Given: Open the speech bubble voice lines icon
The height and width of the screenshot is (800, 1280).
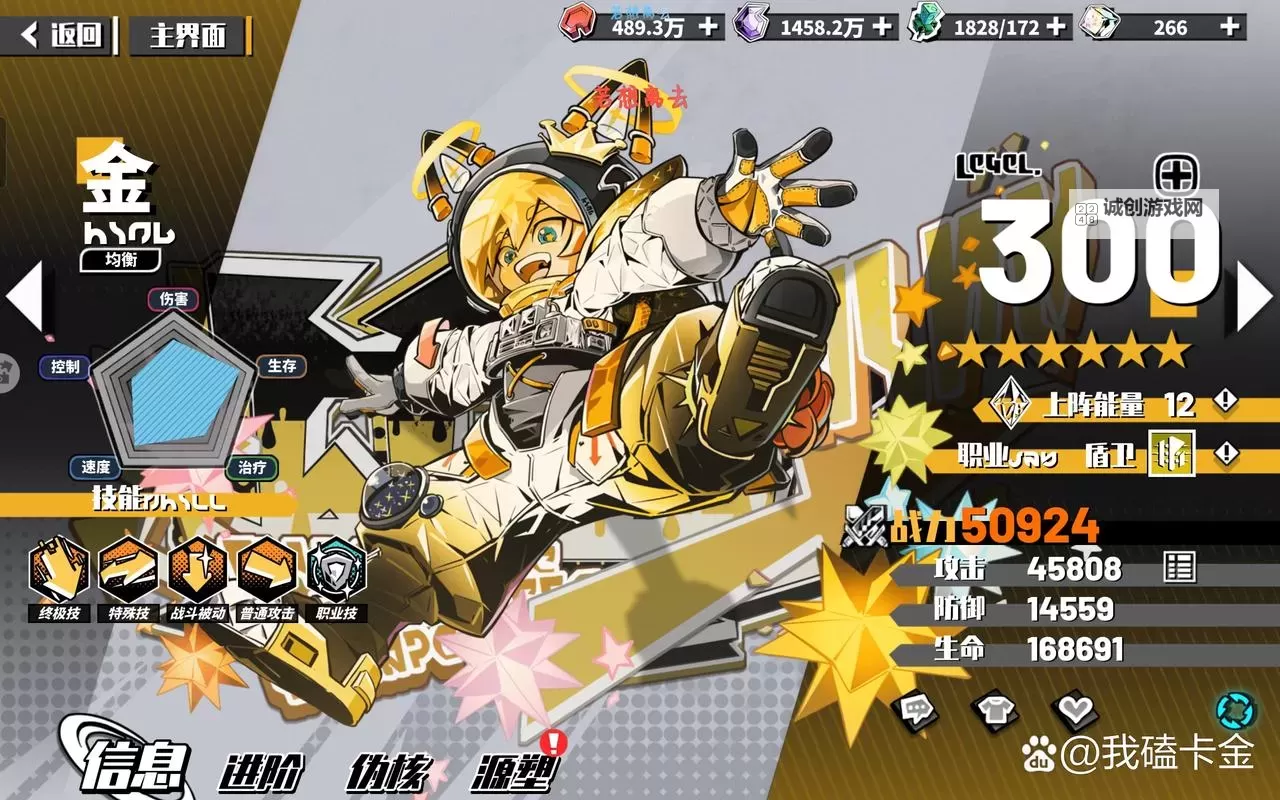Looking at the screenshot, I should coord(916,710).
